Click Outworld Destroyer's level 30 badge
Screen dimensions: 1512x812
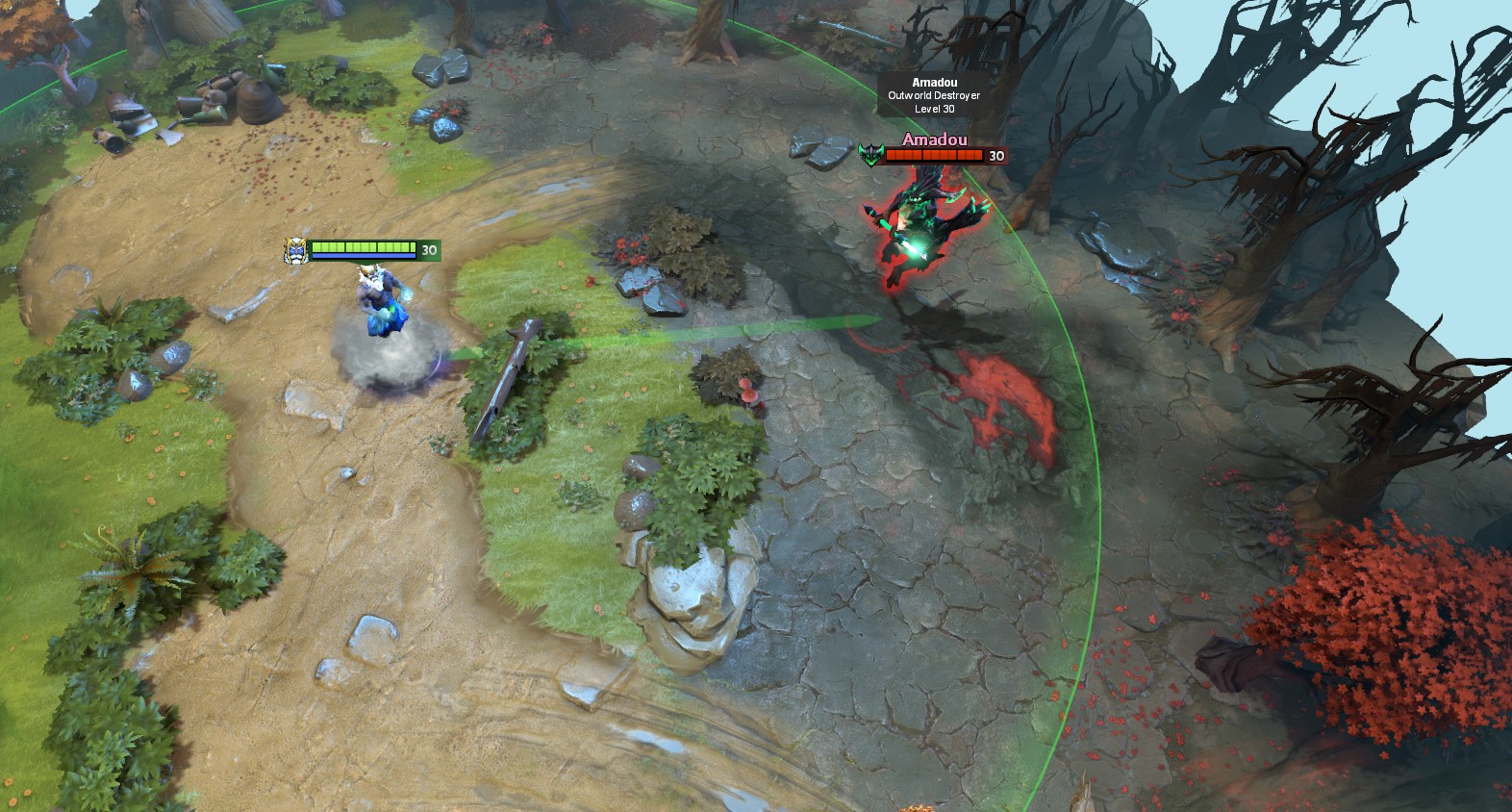point(996,154)
